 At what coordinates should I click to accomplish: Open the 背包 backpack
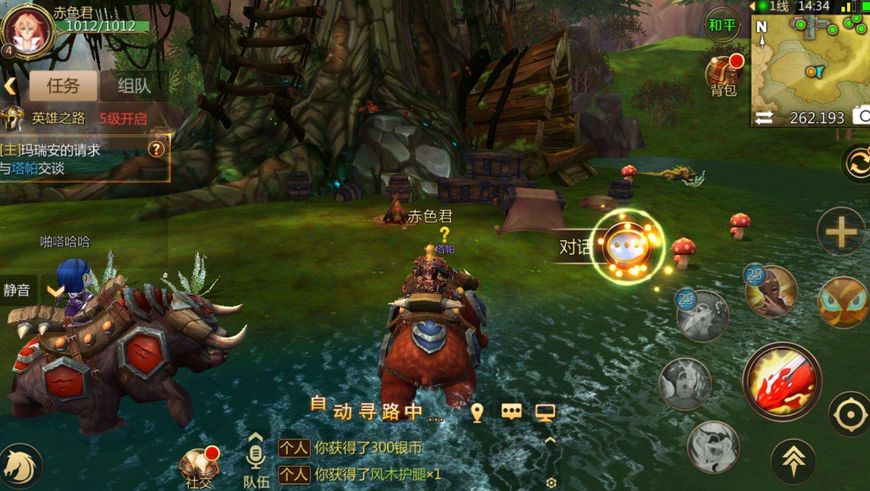pyautogui.click(x=724, y=75)
